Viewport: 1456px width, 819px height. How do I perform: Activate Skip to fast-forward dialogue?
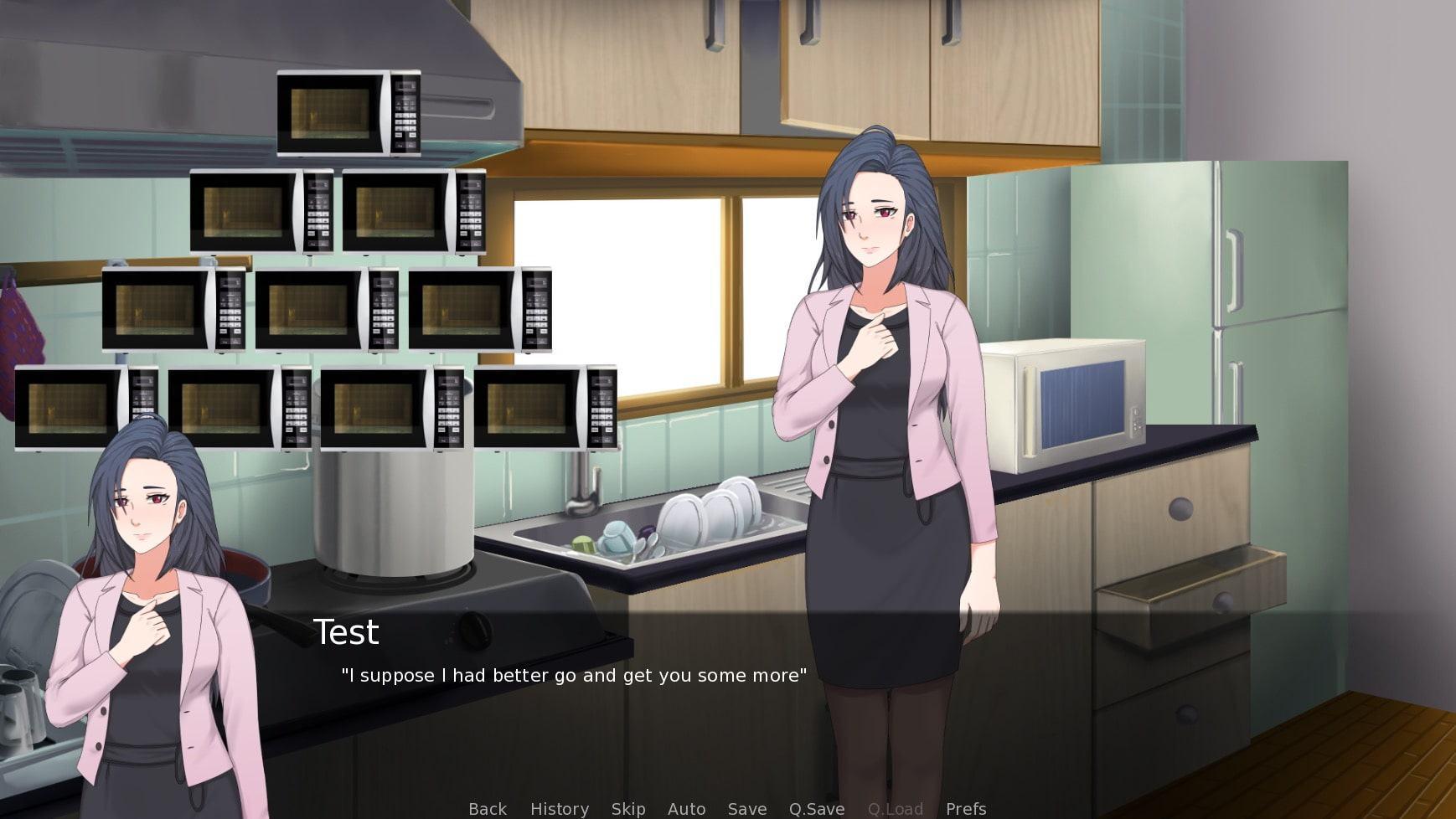(628, 809)
